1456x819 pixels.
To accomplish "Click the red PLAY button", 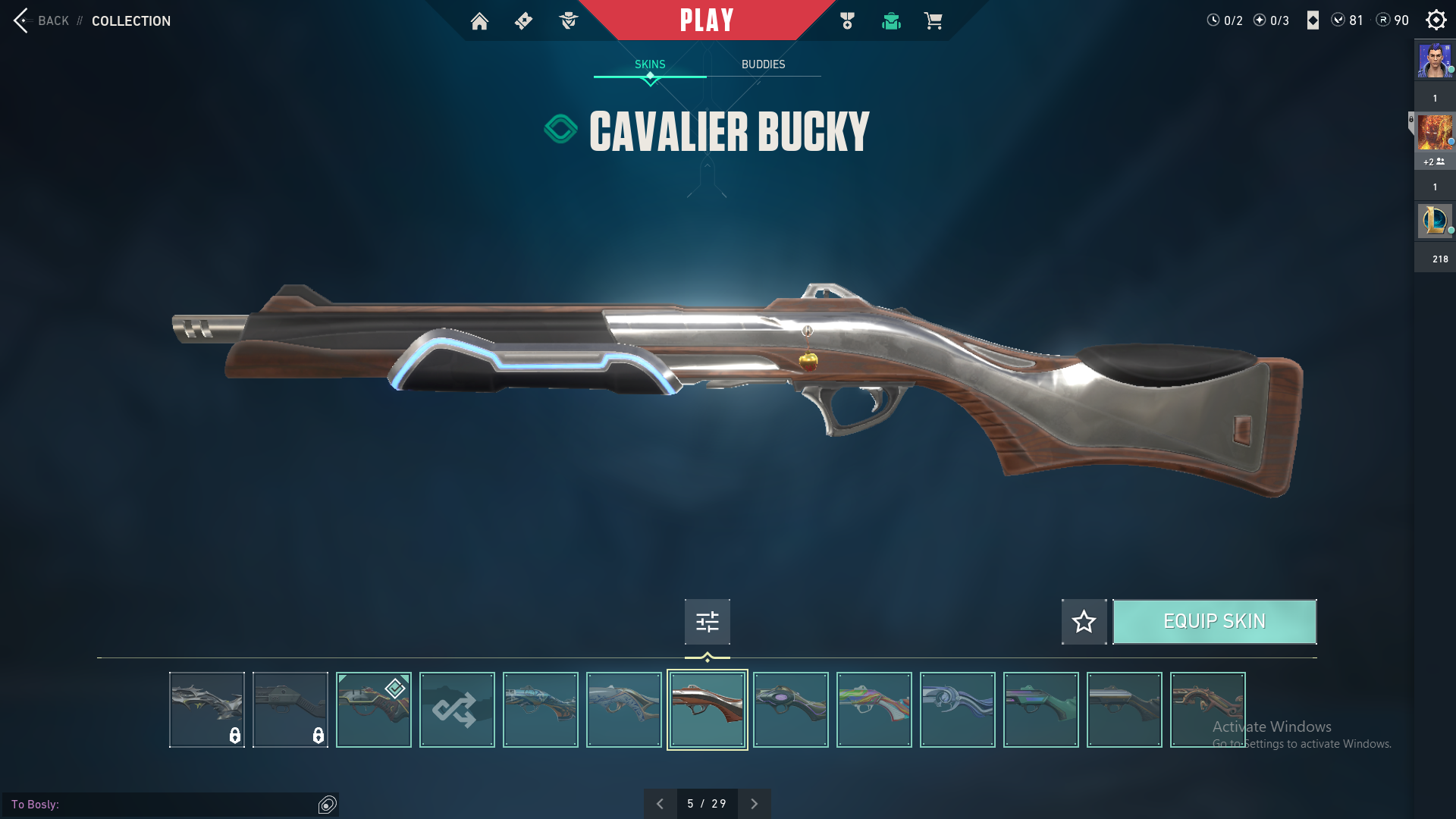I will (x=707, y=20).
